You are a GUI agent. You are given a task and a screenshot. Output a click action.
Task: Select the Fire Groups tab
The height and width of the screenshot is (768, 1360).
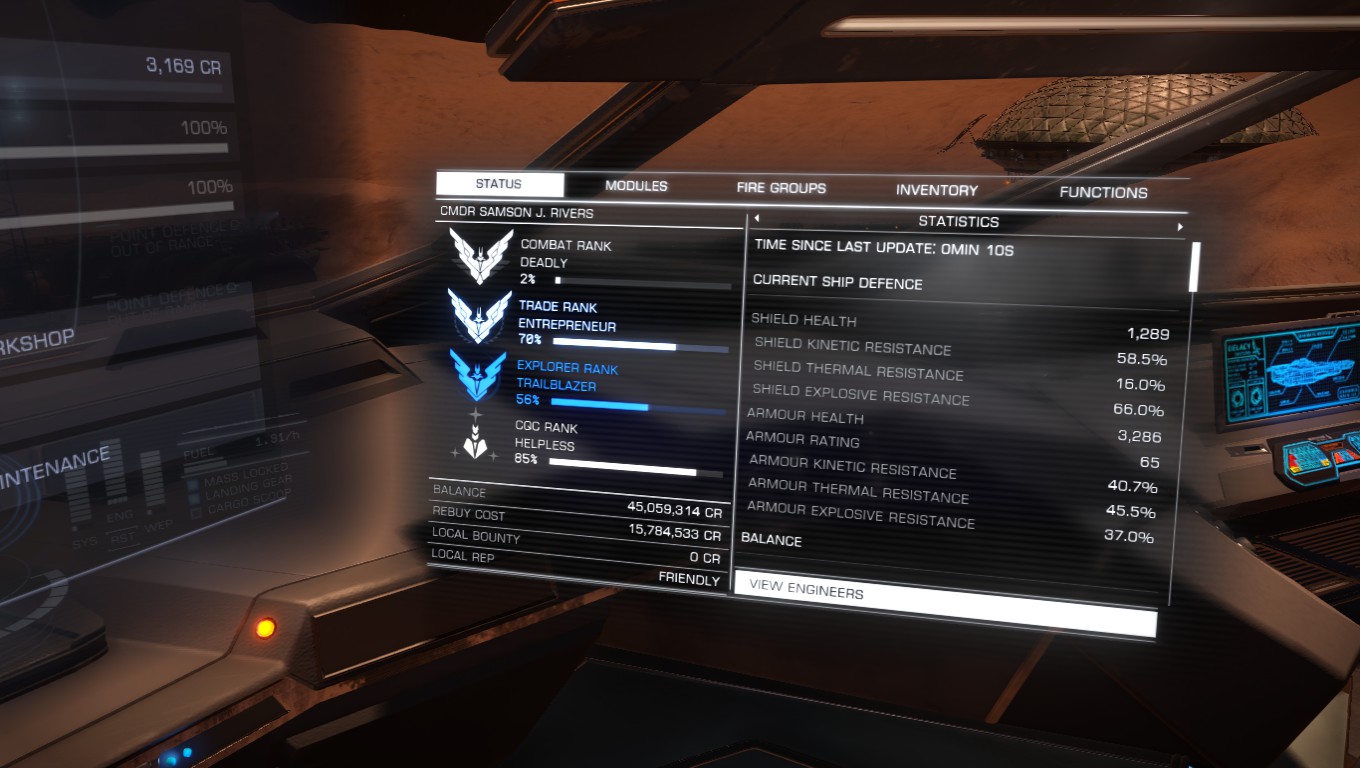781,188
